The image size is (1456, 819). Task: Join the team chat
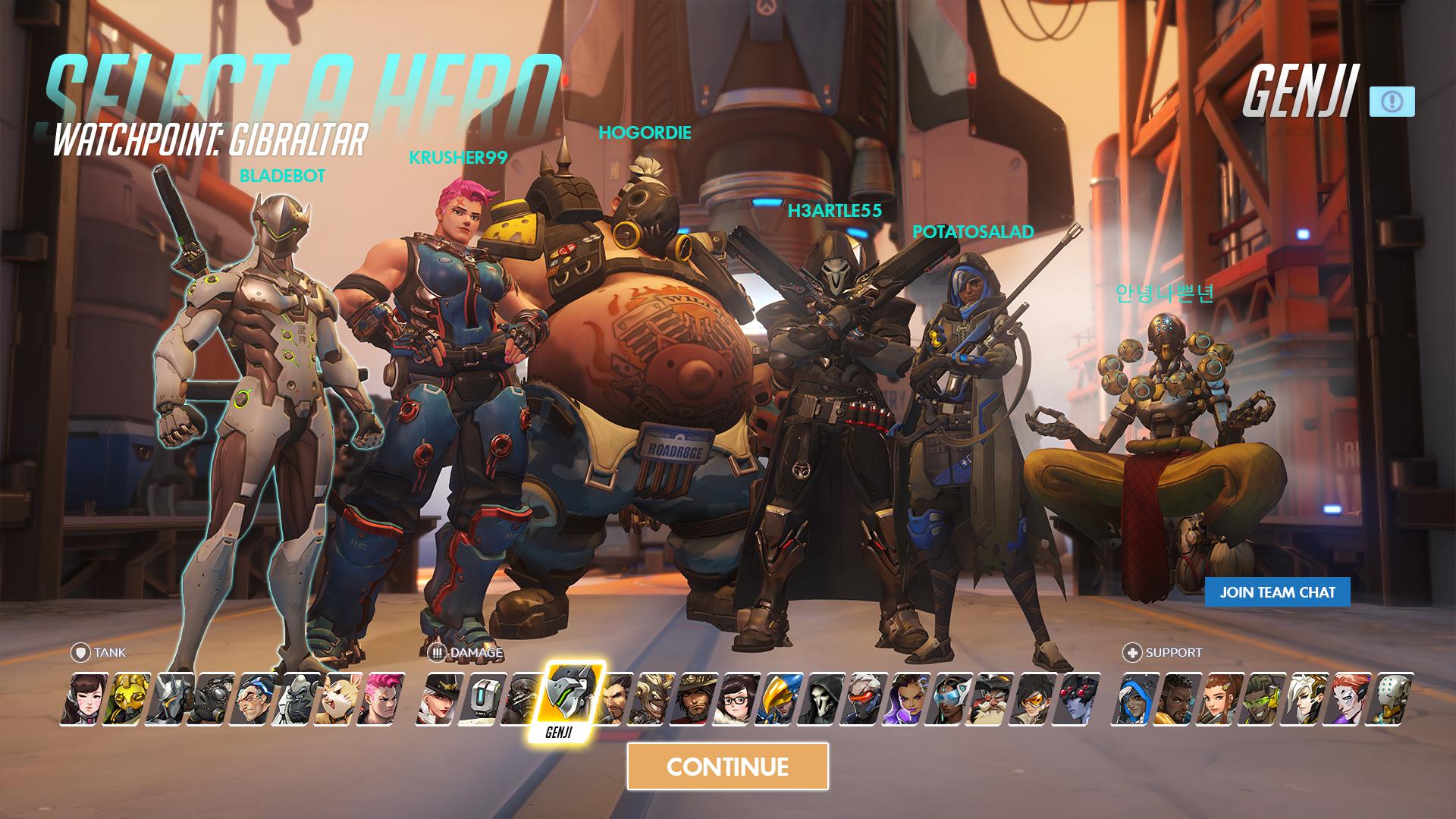click(1277, 592)
